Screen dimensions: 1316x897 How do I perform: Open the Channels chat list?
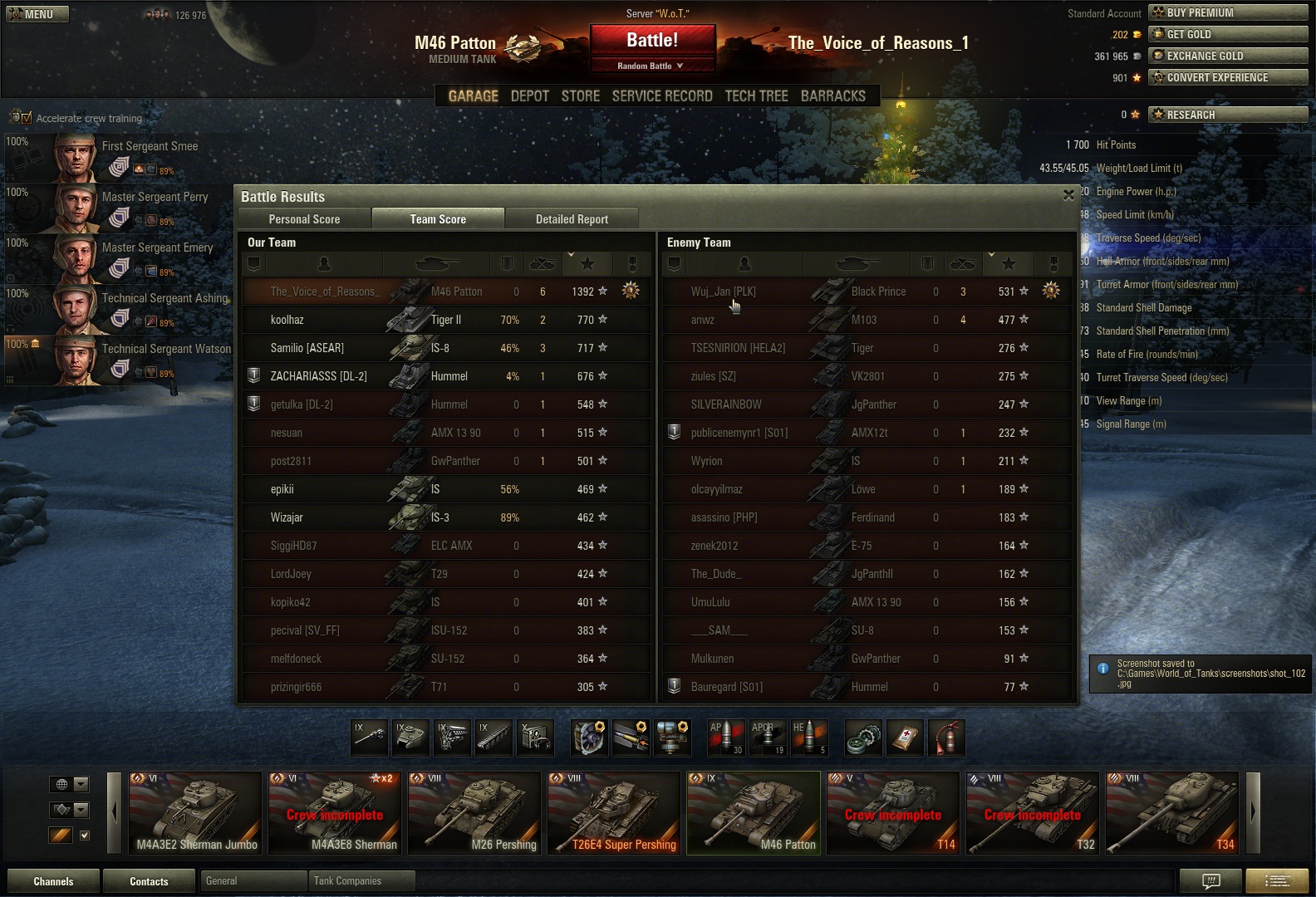pos(53,881)
